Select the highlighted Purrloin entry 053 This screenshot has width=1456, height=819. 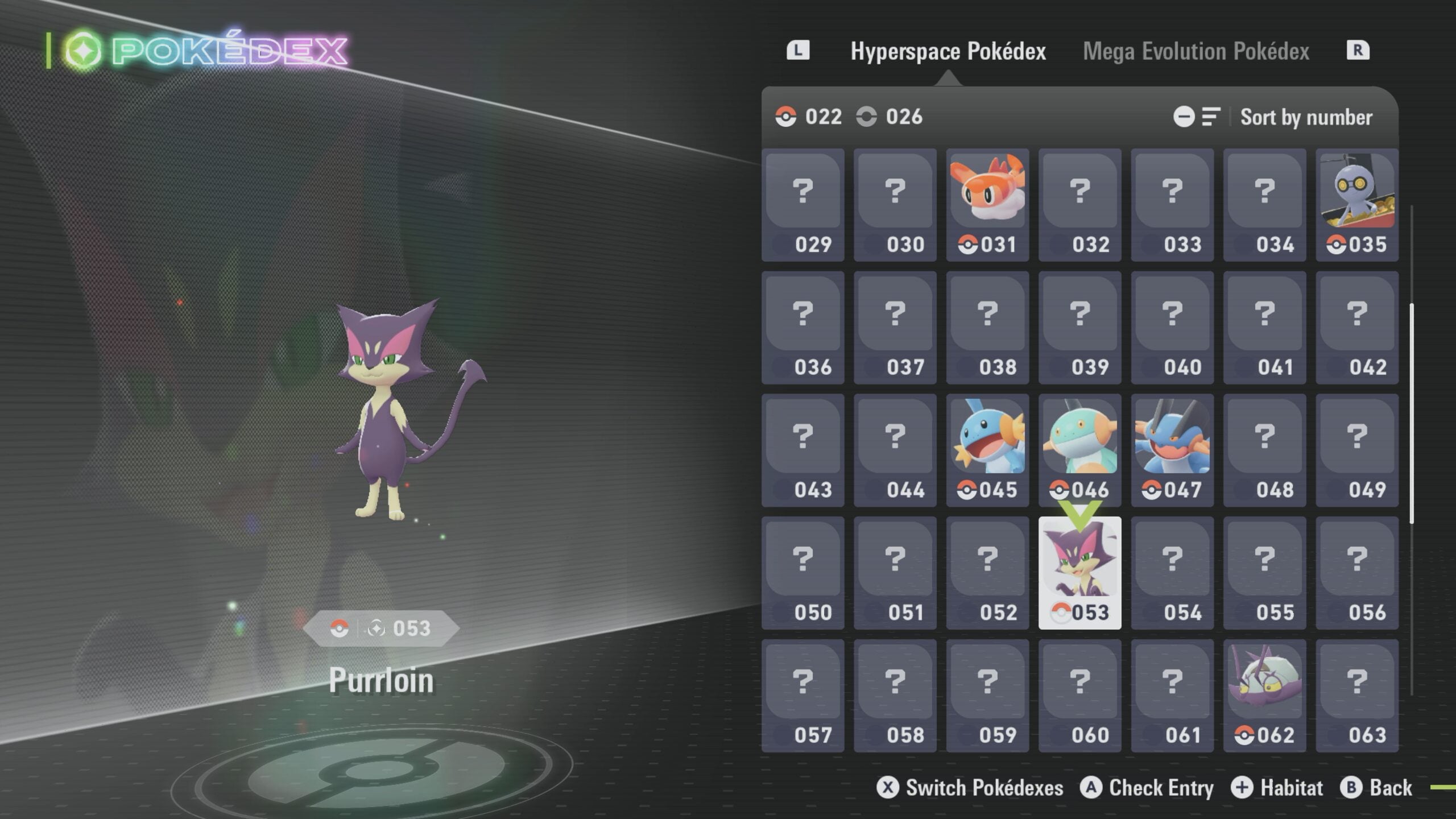coord(1079,573)
